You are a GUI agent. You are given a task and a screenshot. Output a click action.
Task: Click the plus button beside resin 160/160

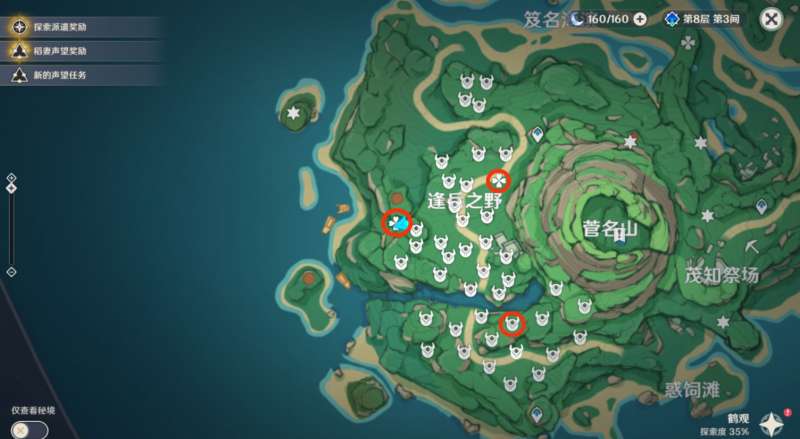(640, 19)
